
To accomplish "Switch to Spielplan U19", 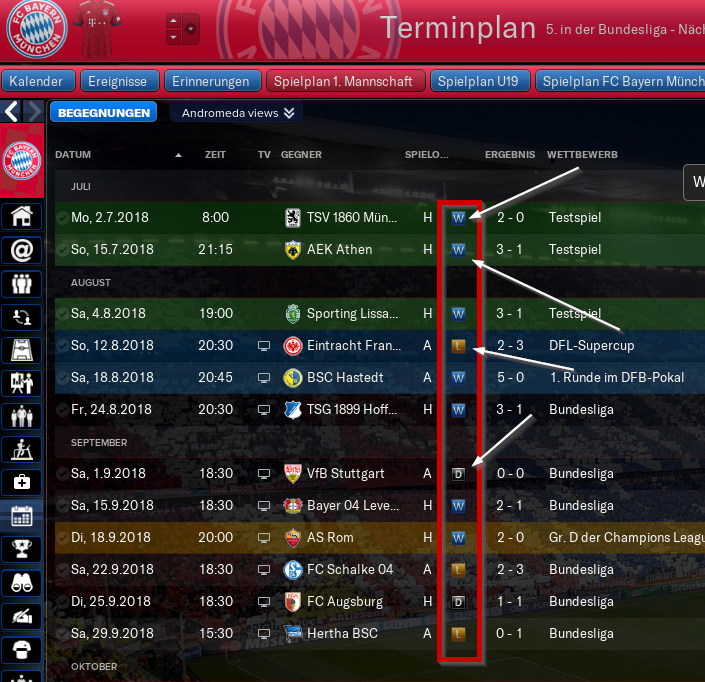I will (x=480, y=81).
